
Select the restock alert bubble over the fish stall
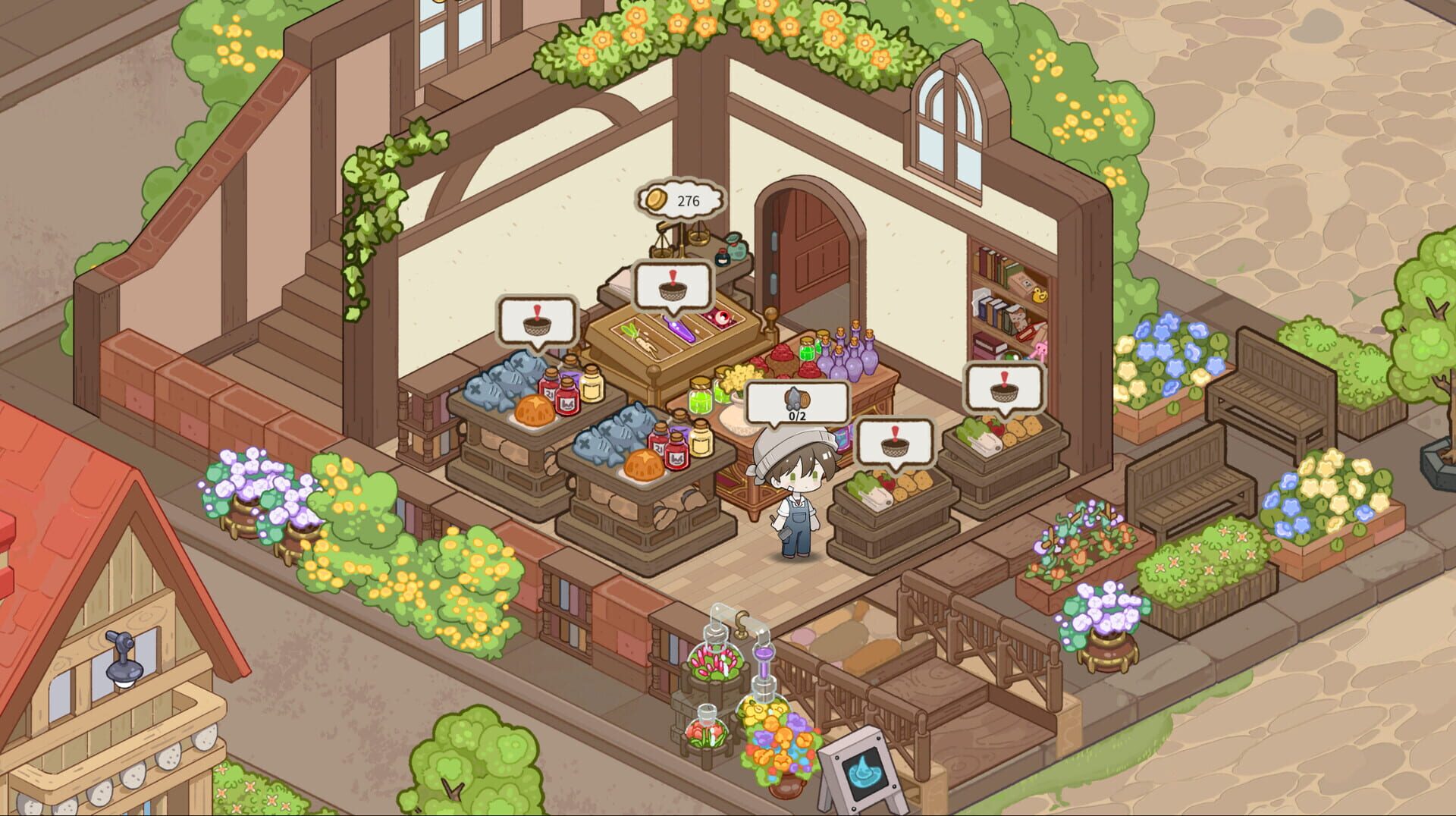[538, 322]
